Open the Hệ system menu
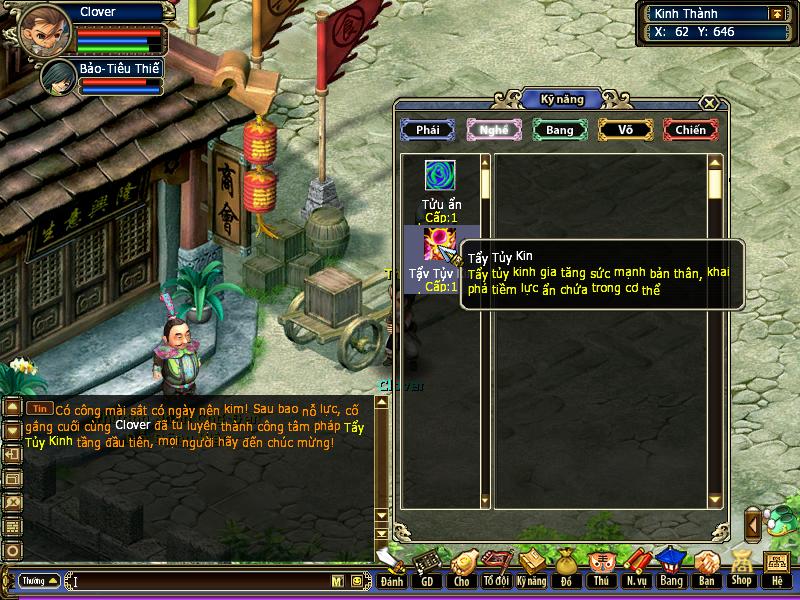This screenshot has width=800, height=600. pyautogui.click(x=777, y=566)
